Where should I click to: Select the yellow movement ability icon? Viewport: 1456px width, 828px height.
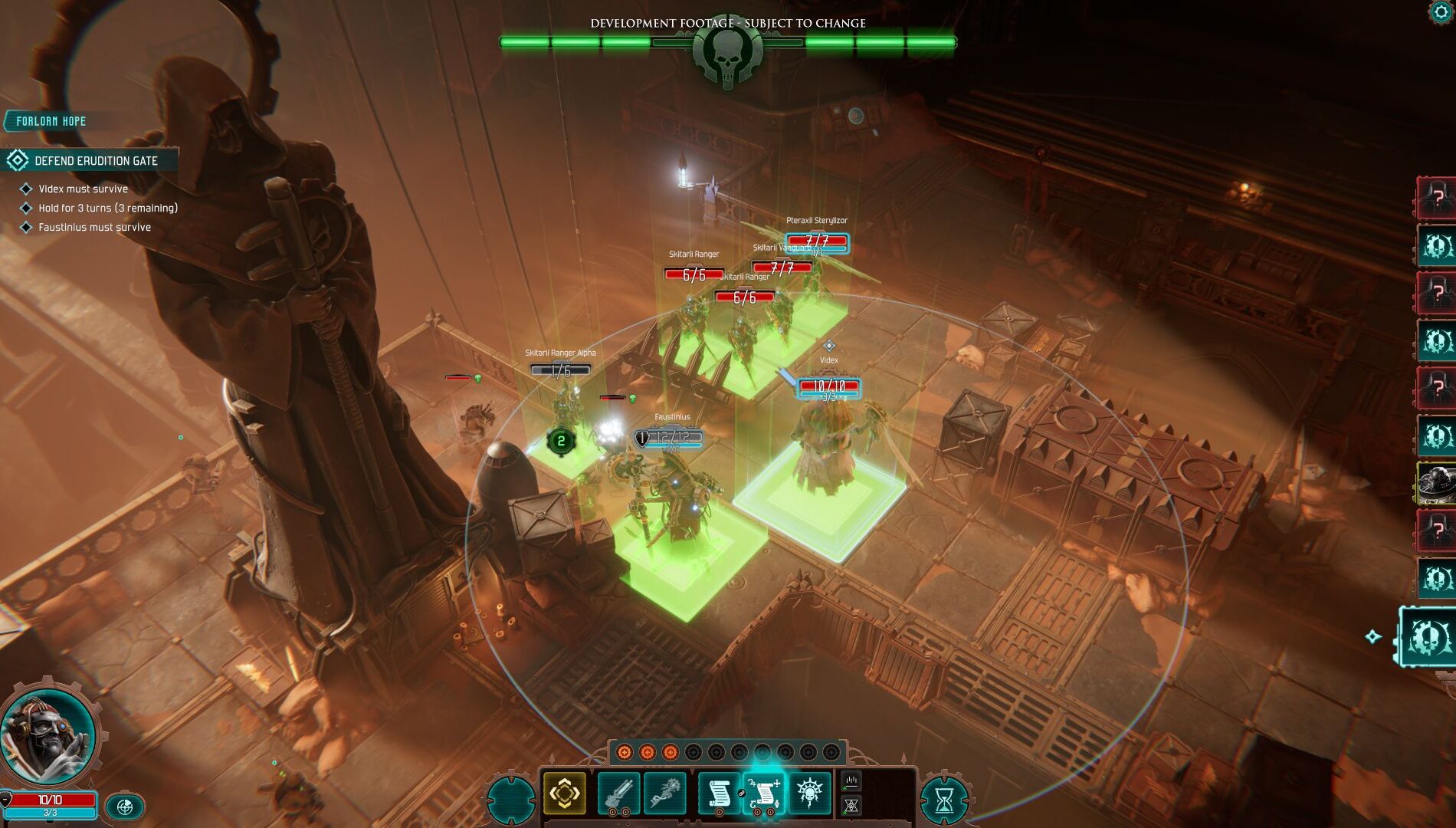pos(565,793)
